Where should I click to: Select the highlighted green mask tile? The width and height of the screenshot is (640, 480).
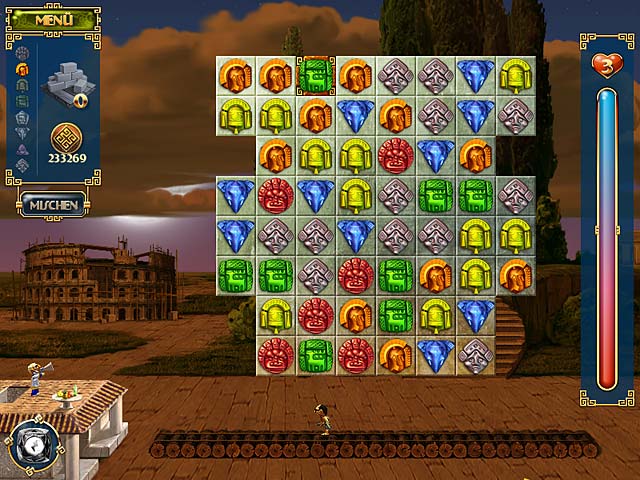[315, 76]
